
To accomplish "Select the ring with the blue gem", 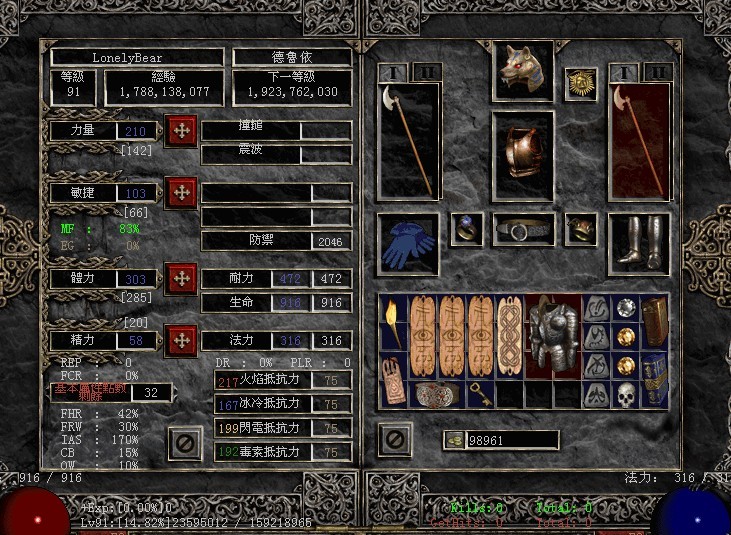I will [x=466, y=229].
